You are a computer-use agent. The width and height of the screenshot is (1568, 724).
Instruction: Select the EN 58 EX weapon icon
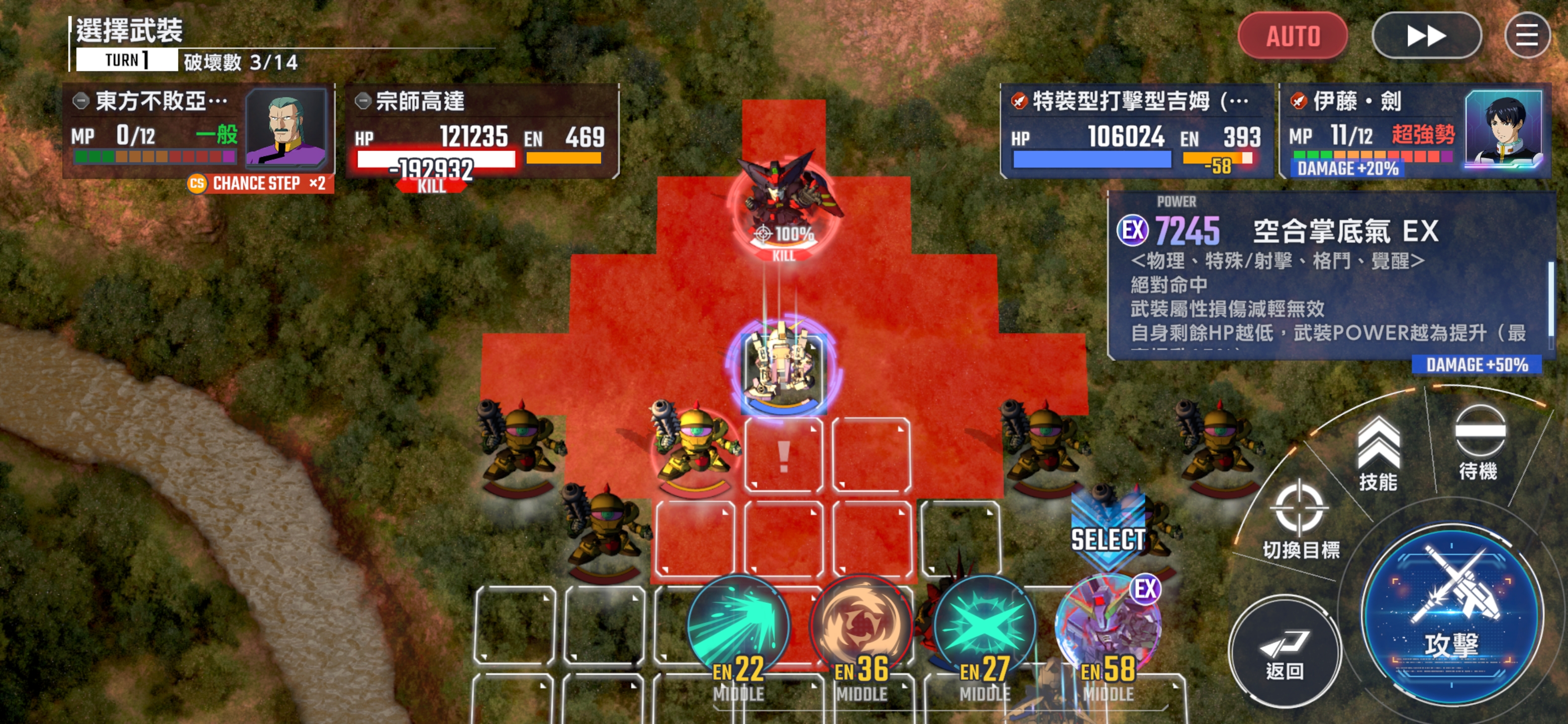click(1107, 627)
